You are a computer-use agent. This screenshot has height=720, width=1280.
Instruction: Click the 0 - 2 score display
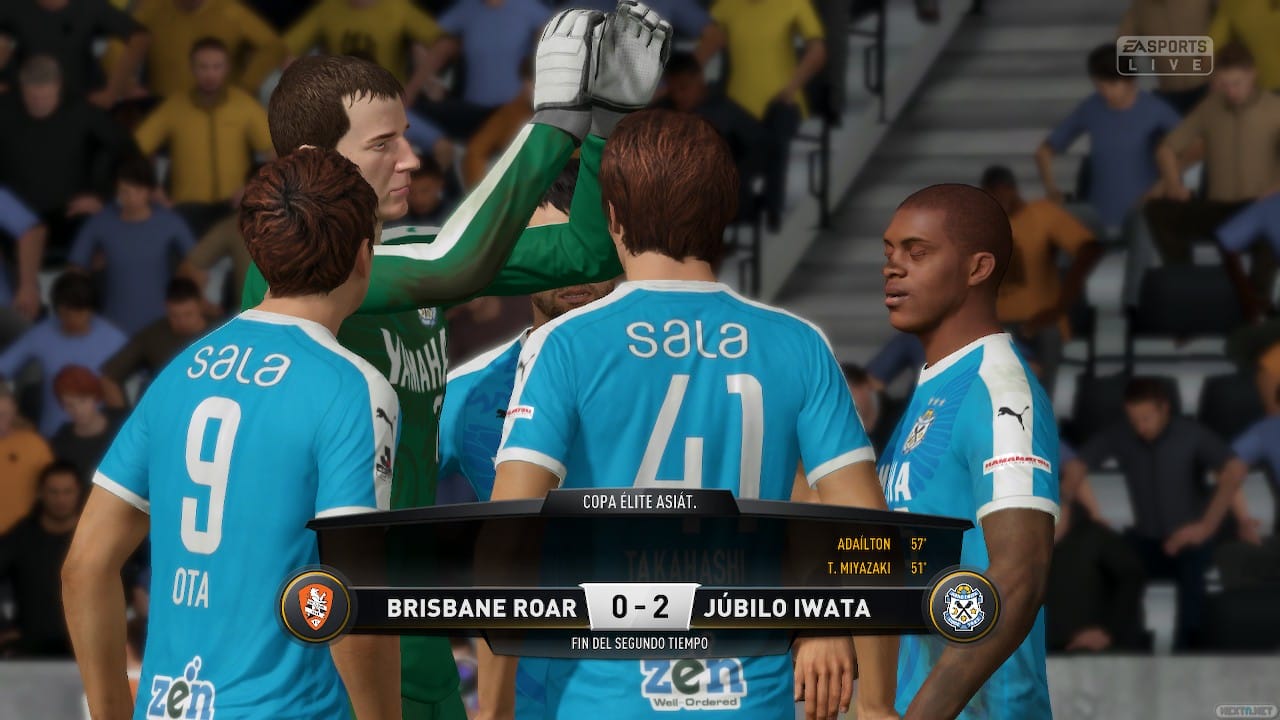640,604
